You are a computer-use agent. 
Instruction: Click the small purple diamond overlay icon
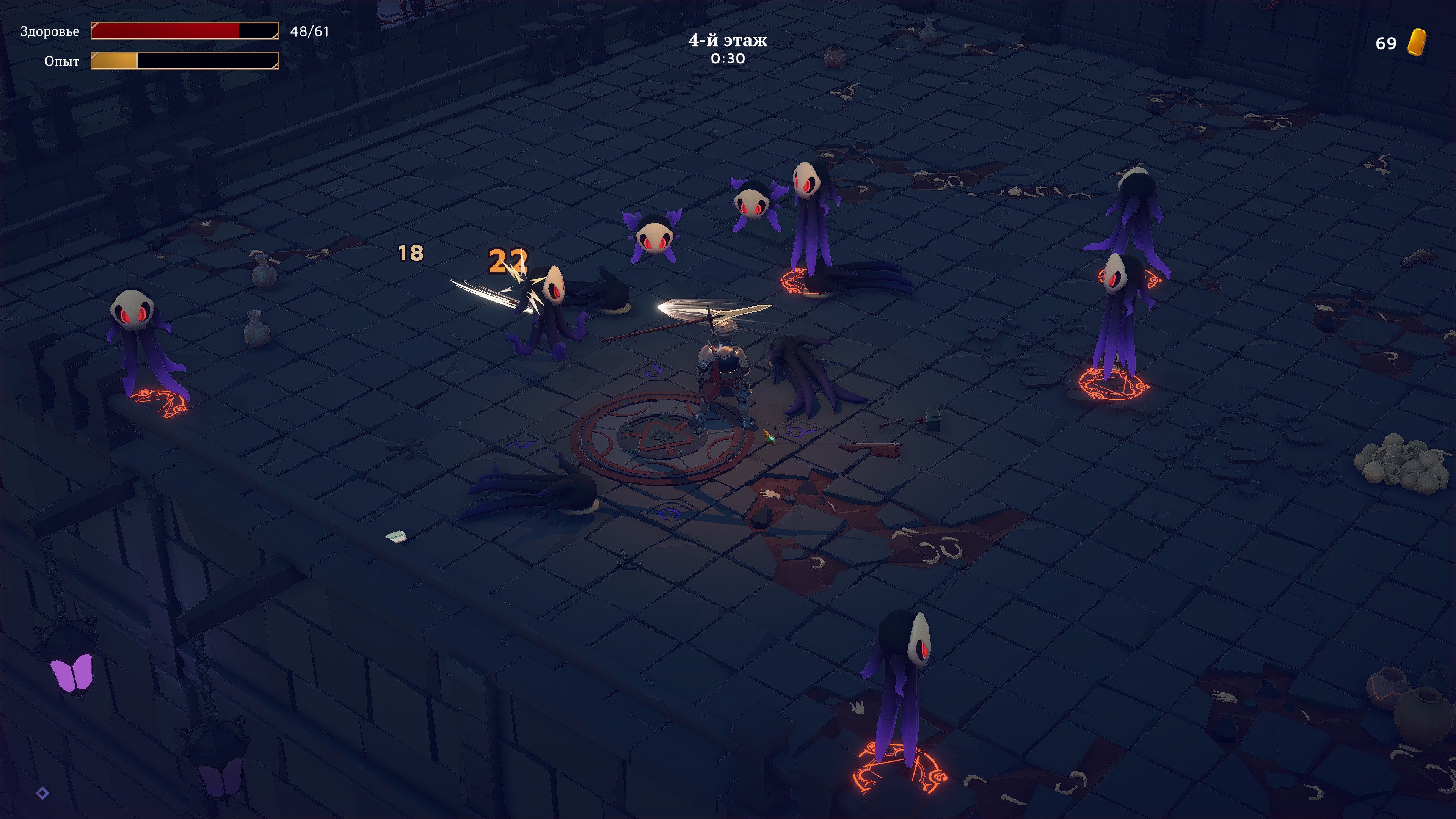click(x=42, y=793)
